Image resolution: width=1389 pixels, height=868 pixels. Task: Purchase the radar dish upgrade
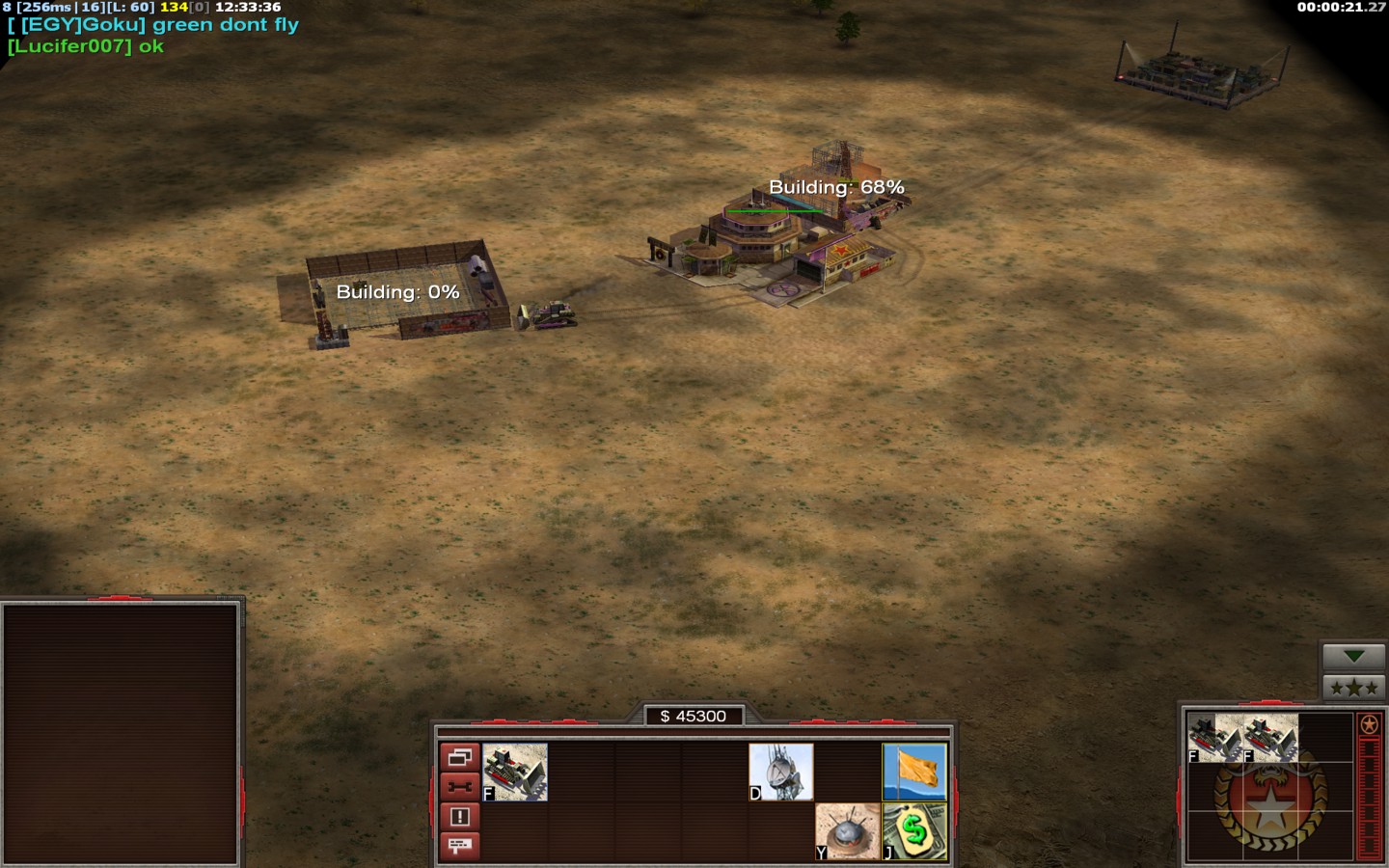click(781, 772)
